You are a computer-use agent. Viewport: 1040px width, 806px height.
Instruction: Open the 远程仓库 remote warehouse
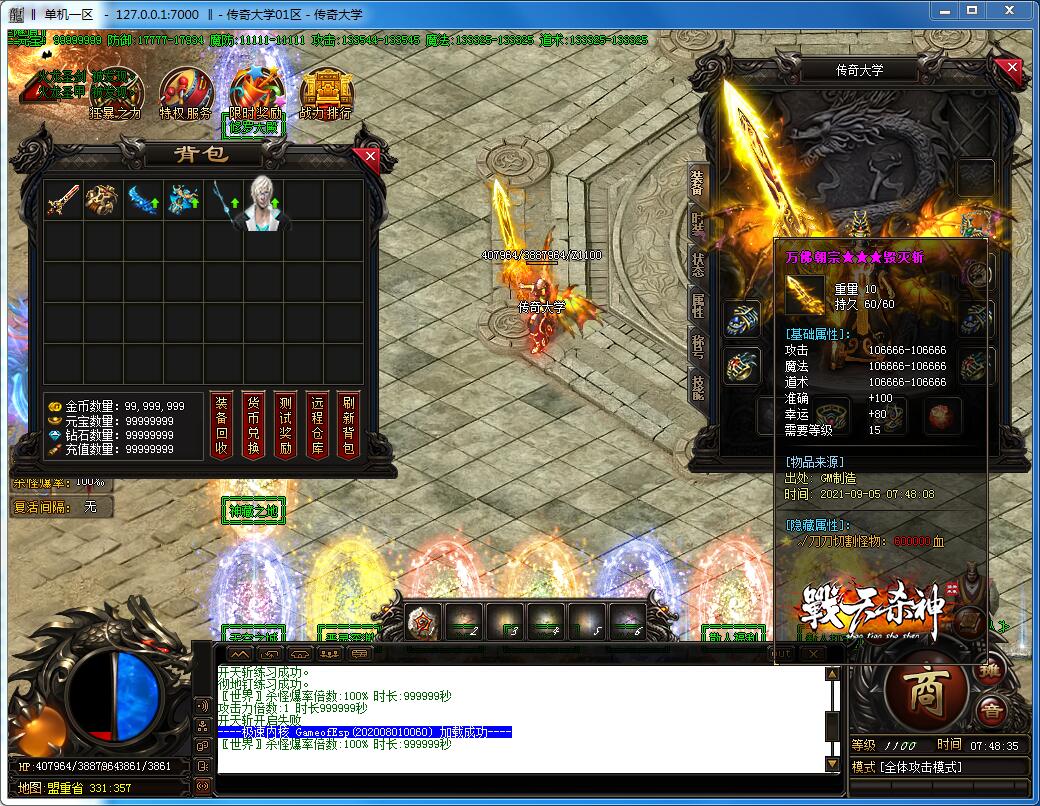coord(317,424)
